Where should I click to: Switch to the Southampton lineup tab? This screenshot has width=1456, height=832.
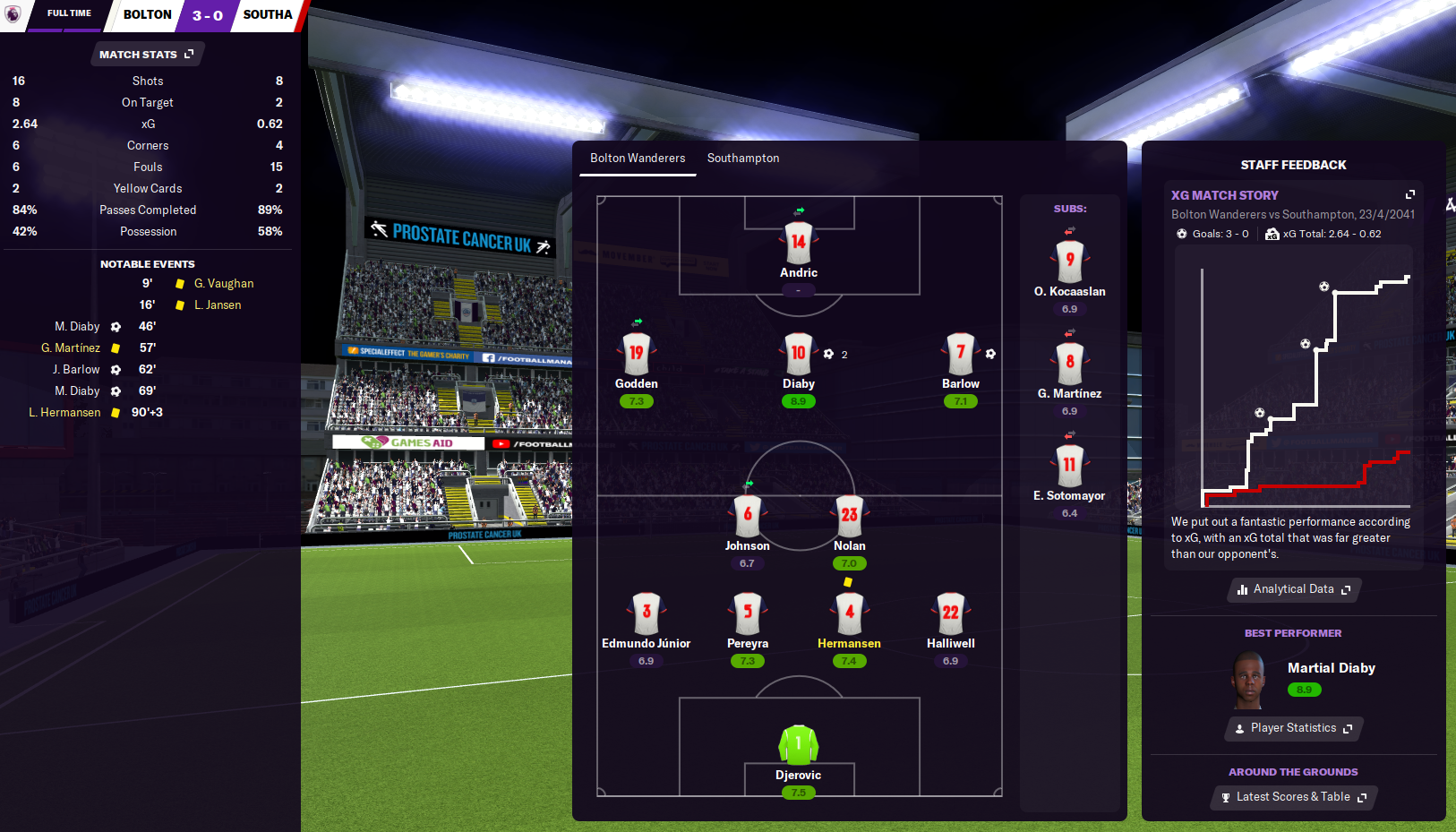[x=742, y=159]
